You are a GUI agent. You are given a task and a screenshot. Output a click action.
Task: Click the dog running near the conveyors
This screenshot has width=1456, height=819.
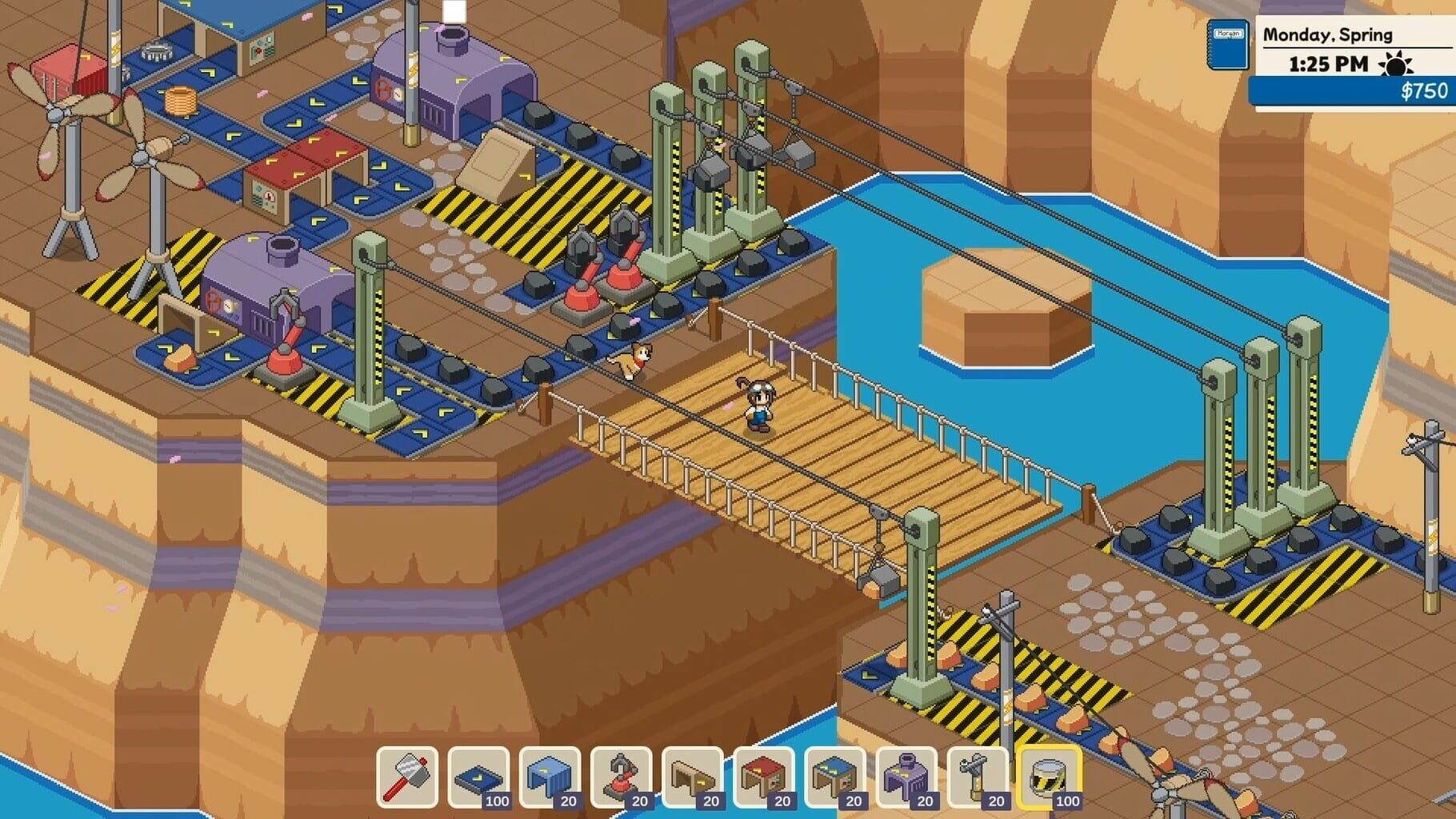click(x=632, y=360)
